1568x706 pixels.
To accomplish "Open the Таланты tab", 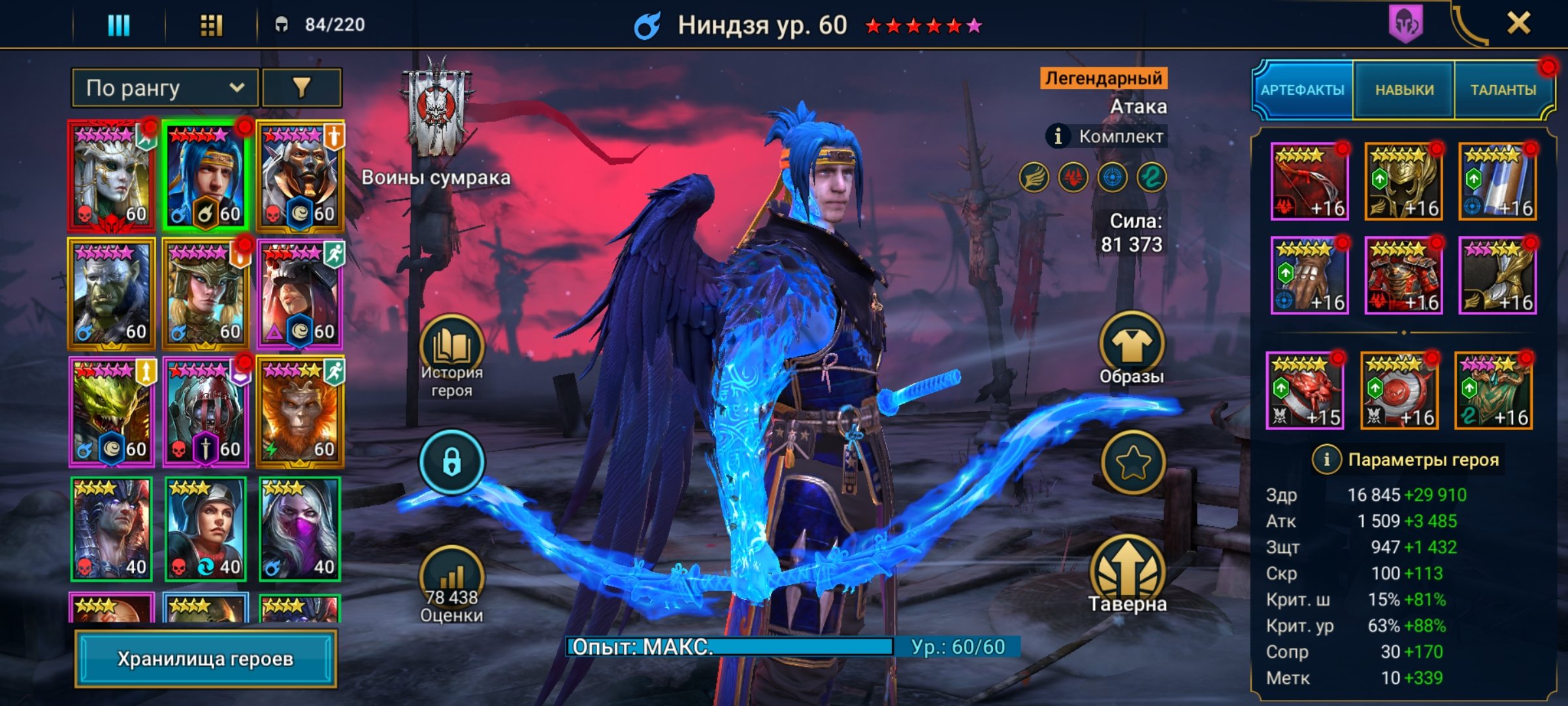I will click(x=1503, y=90).
